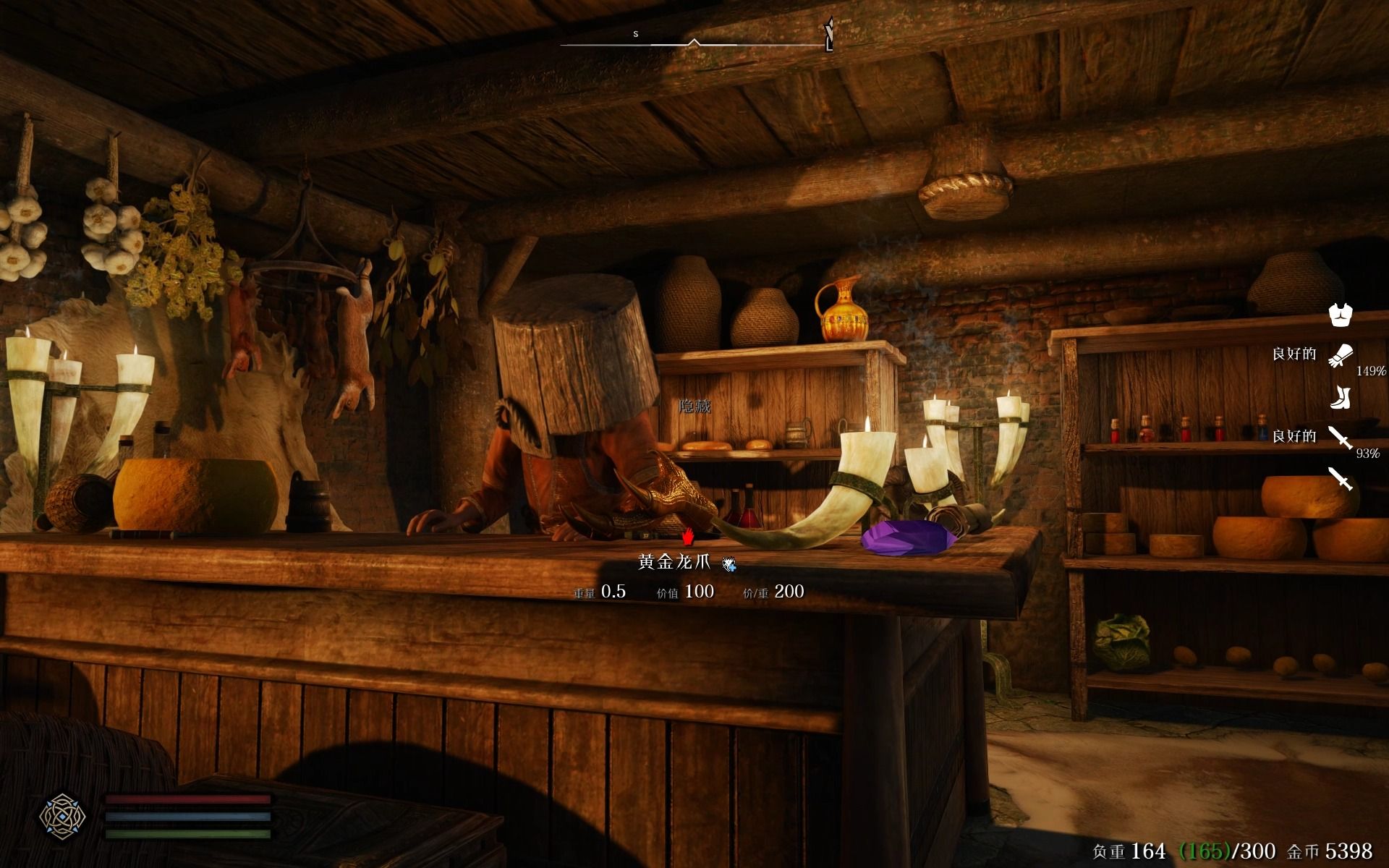Click the compass bar at the top
The height and width of the screenshot is (868, 1389).
tap(696, 43)
